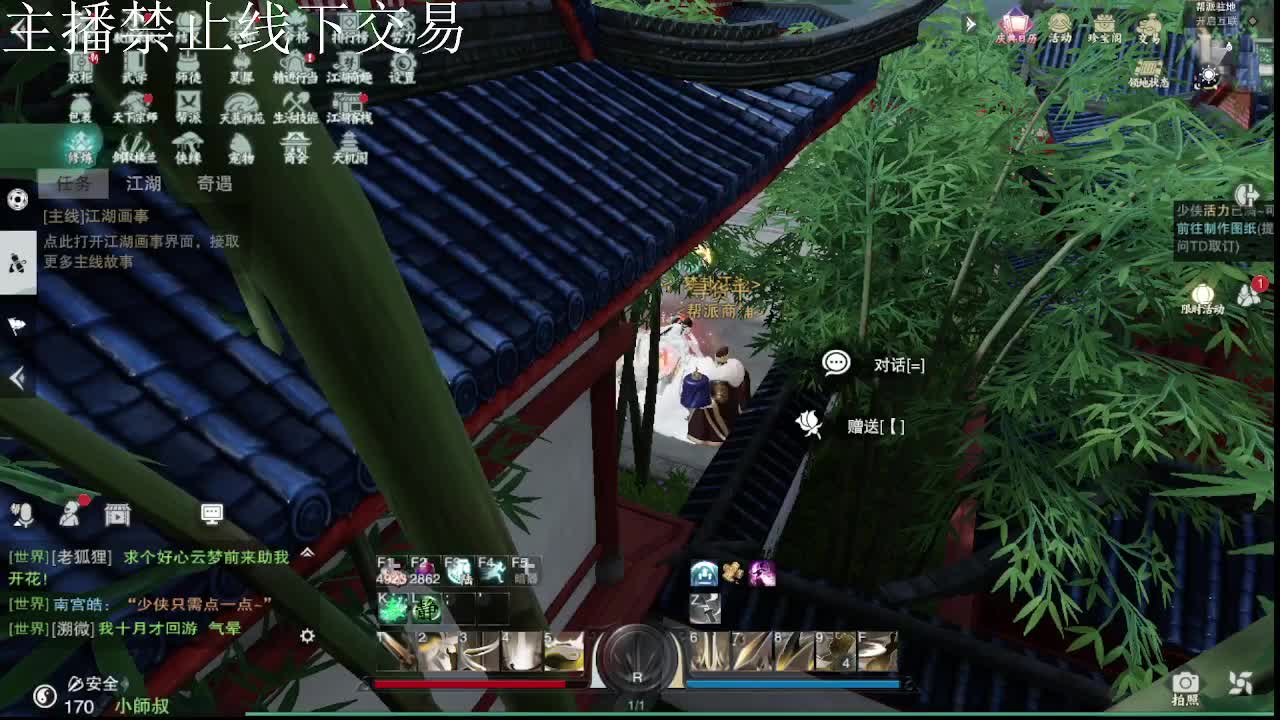
Task: Toggle 开启互联 in the top right
Action: click(1216, 21)
